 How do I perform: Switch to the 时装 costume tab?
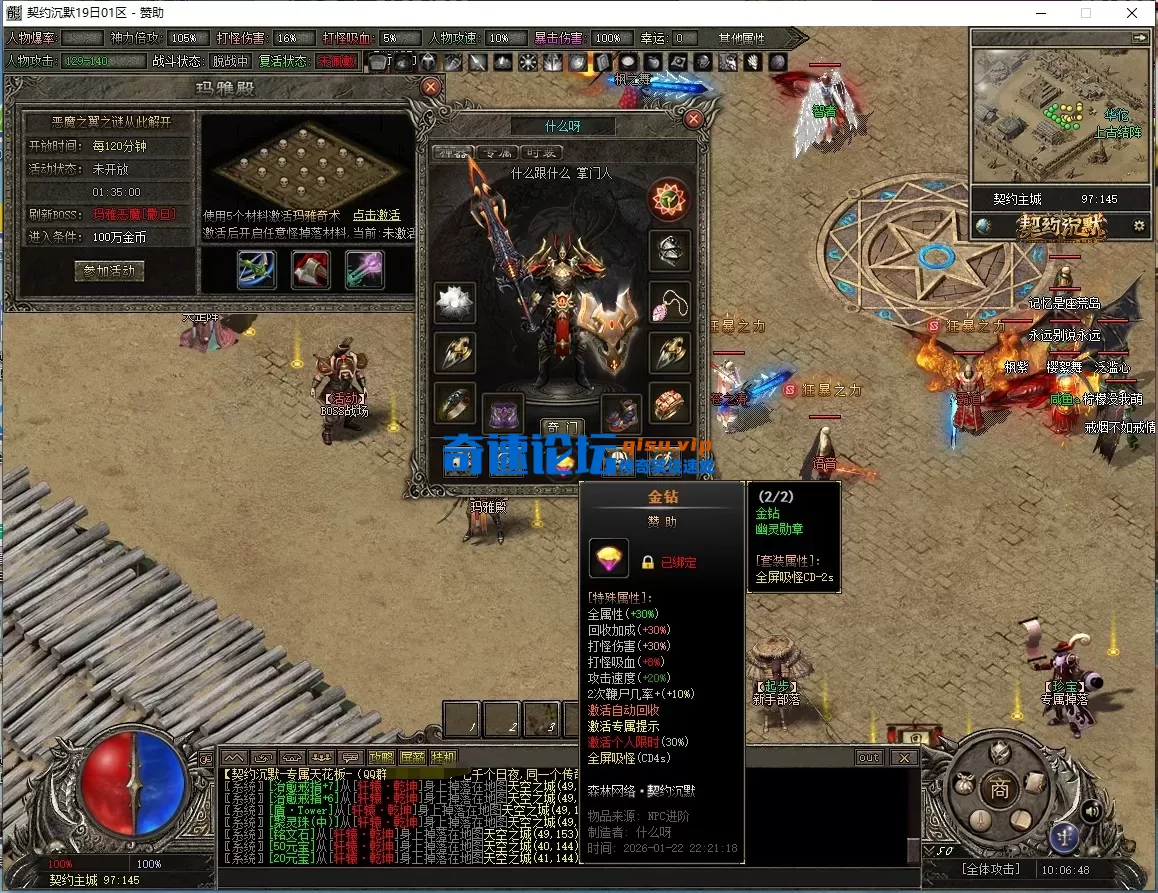[541, 153]
